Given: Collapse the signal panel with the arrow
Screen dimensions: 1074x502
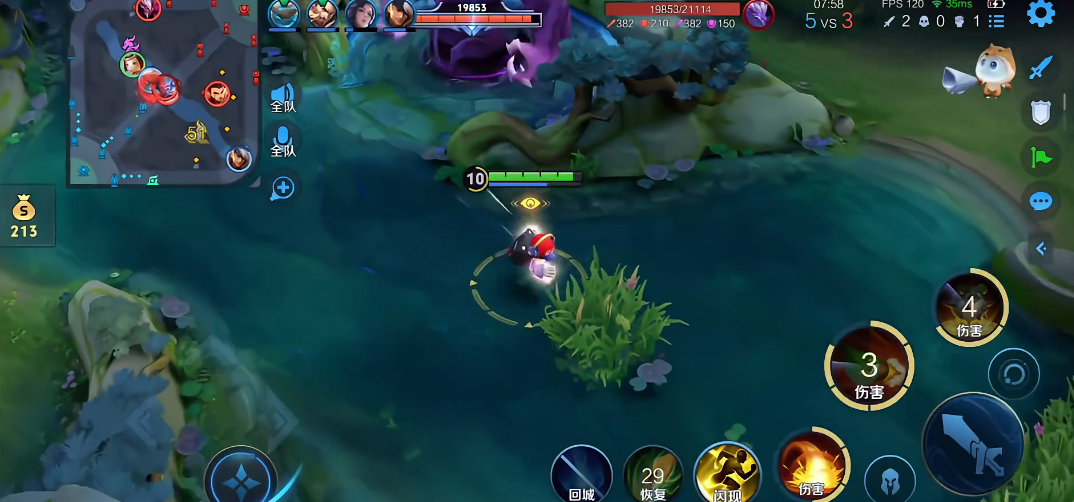Looking at the screenshot, I should [x=1041, y=248].
